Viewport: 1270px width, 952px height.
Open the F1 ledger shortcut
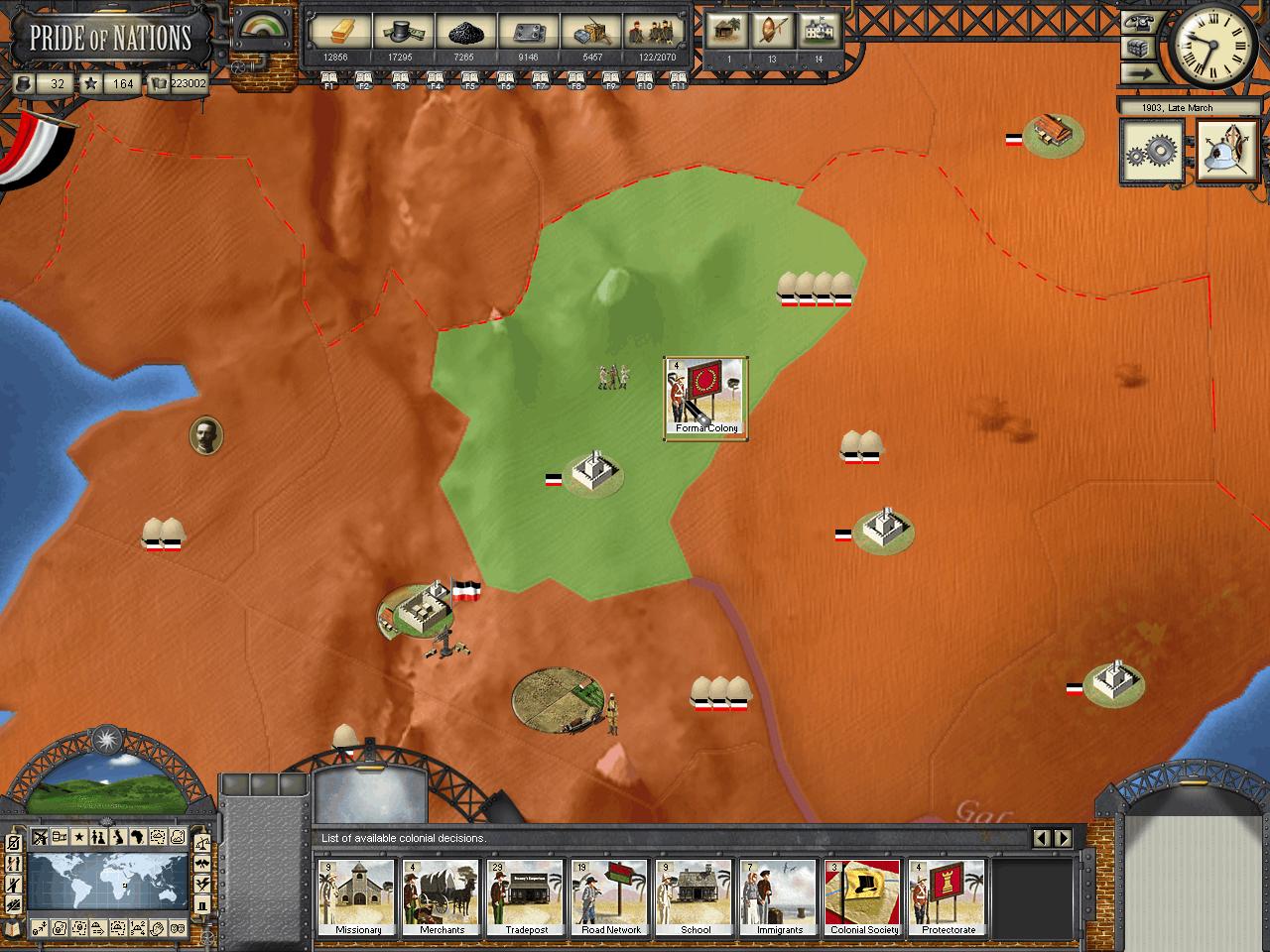(329, 79)
